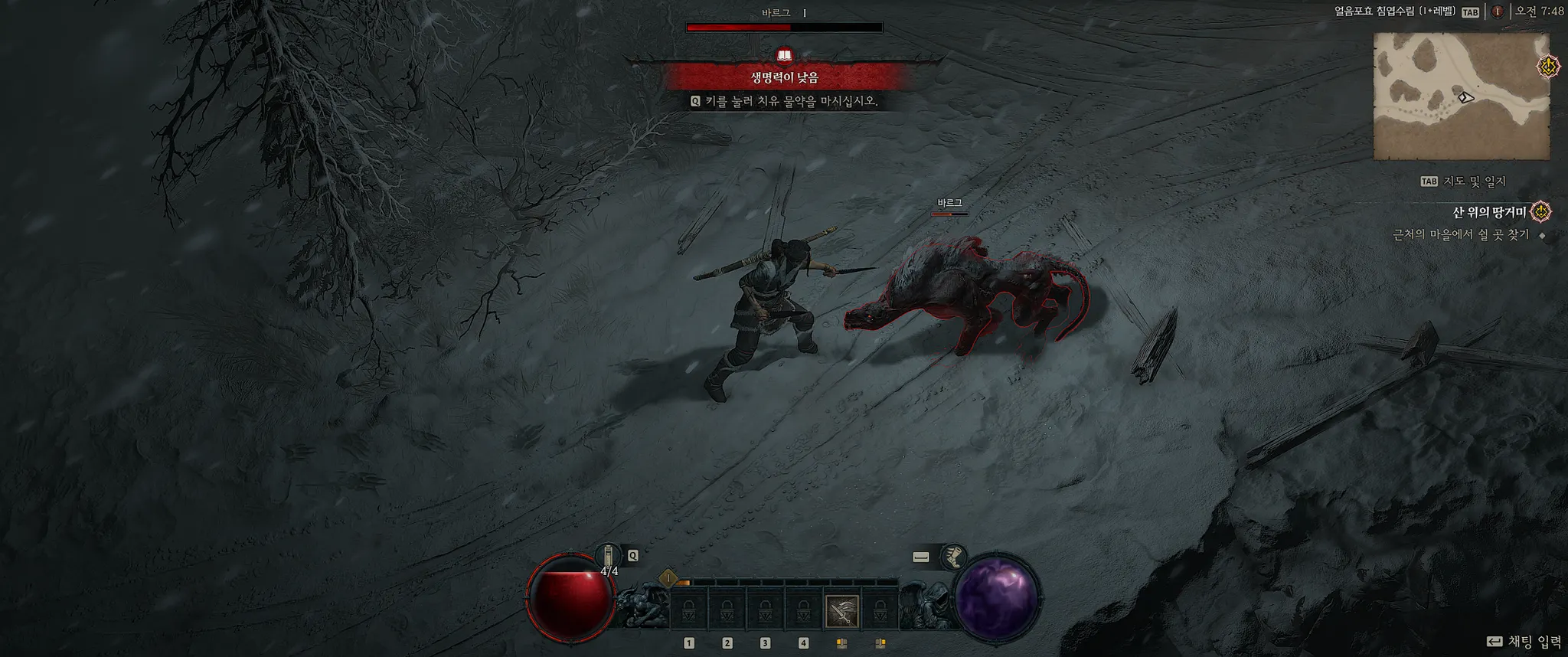Click the level 1 diamond badge on the XP bar
Viewport: 1568px width, 657px height.
pyautogui.click(x=668, y=578)
